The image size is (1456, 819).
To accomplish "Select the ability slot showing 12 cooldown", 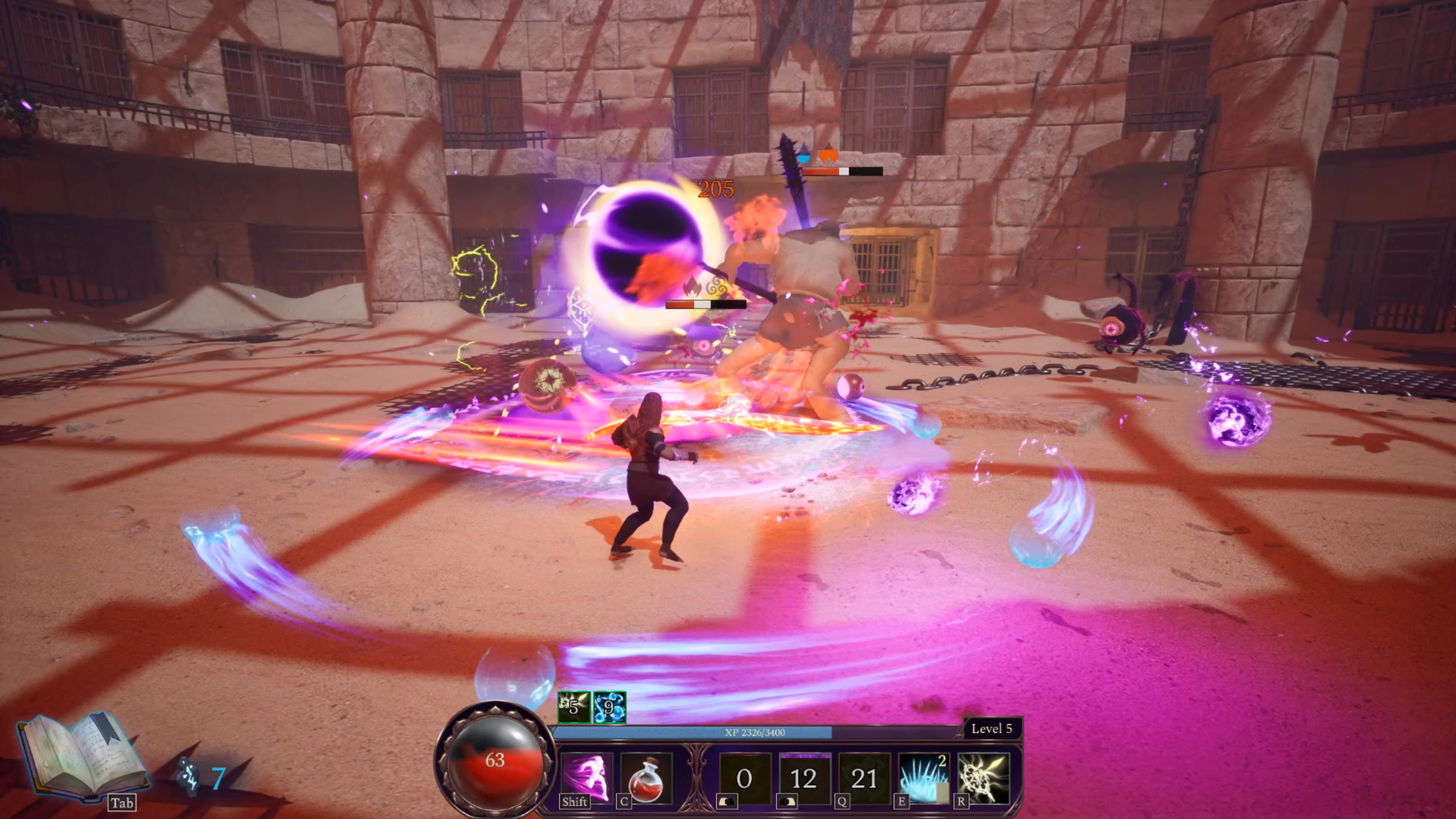I will [803, 778].
